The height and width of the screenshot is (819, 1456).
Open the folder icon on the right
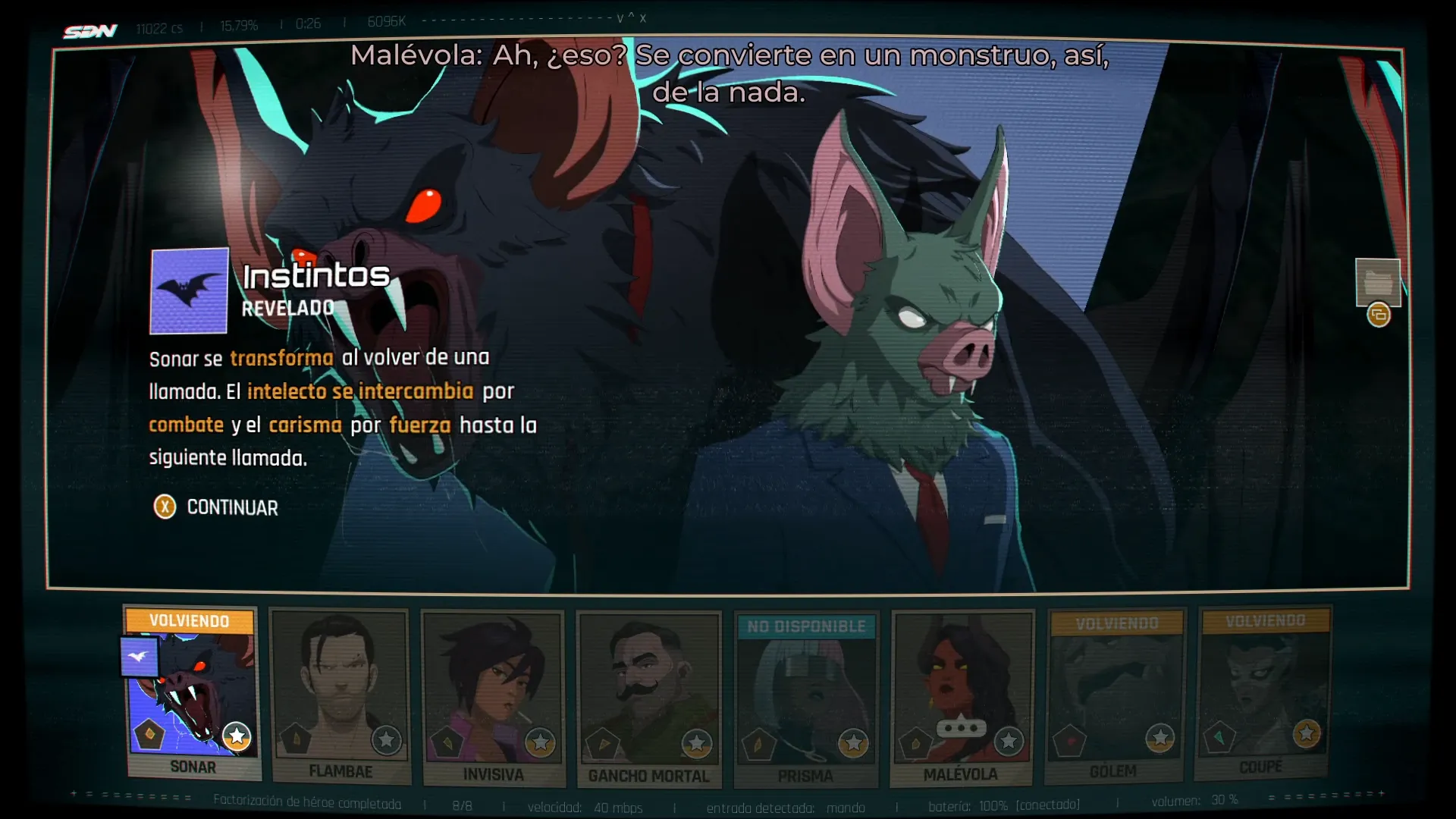pyautogui.click(x=1377, y=282)
